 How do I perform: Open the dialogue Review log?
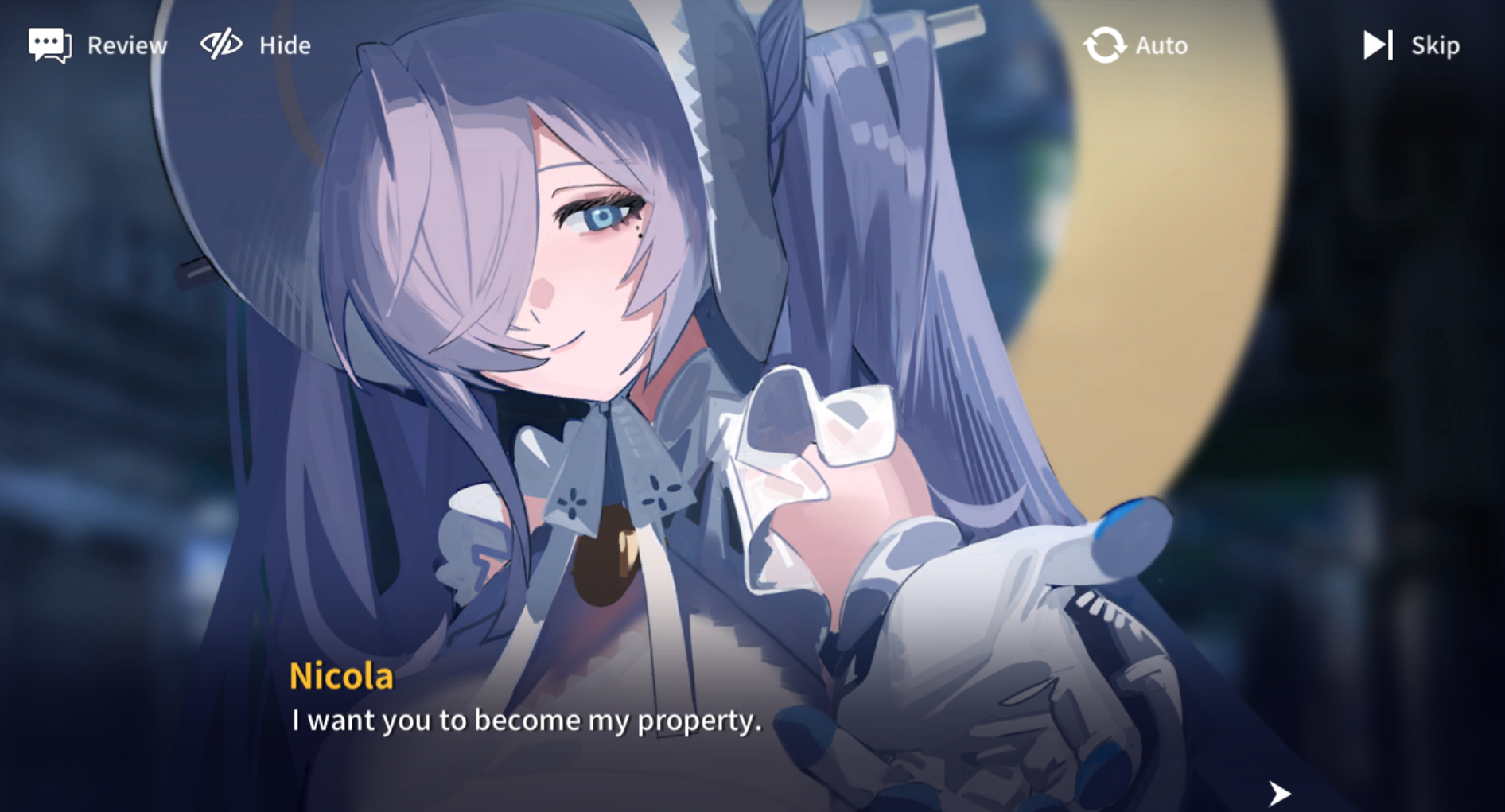point(97,45)
